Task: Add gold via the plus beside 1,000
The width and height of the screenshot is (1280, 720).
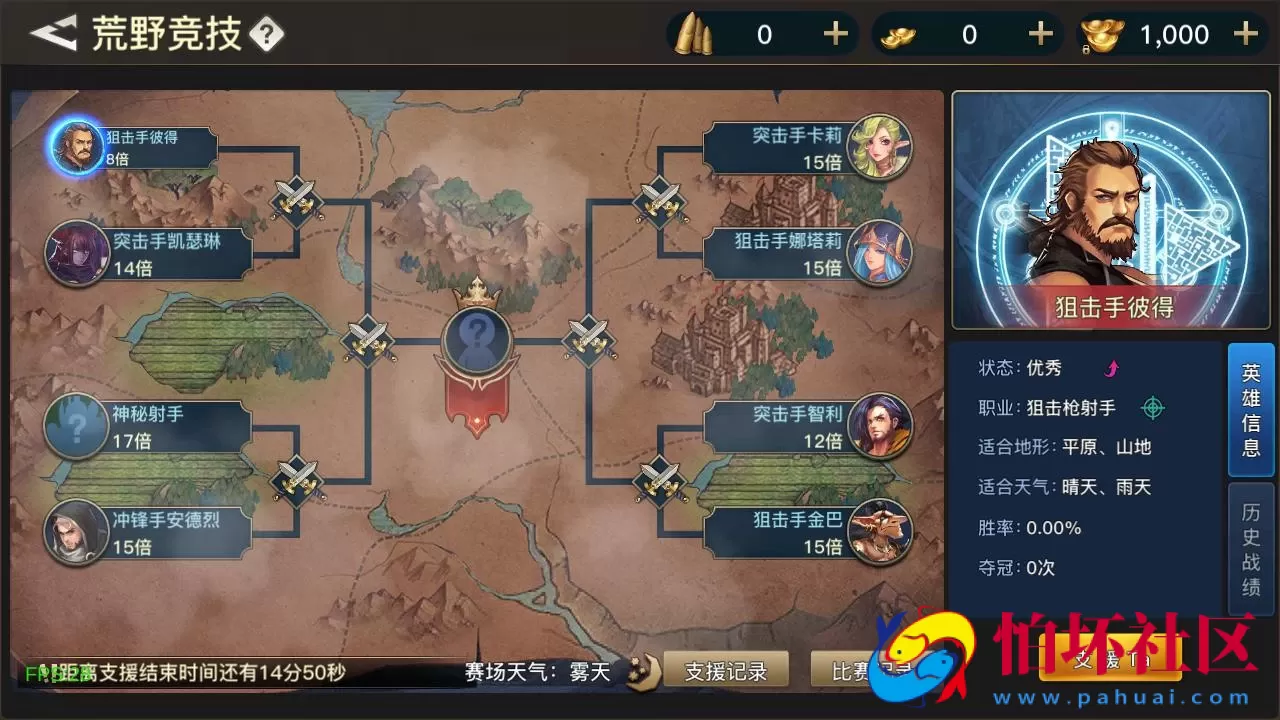Action: coord(1246,33)
